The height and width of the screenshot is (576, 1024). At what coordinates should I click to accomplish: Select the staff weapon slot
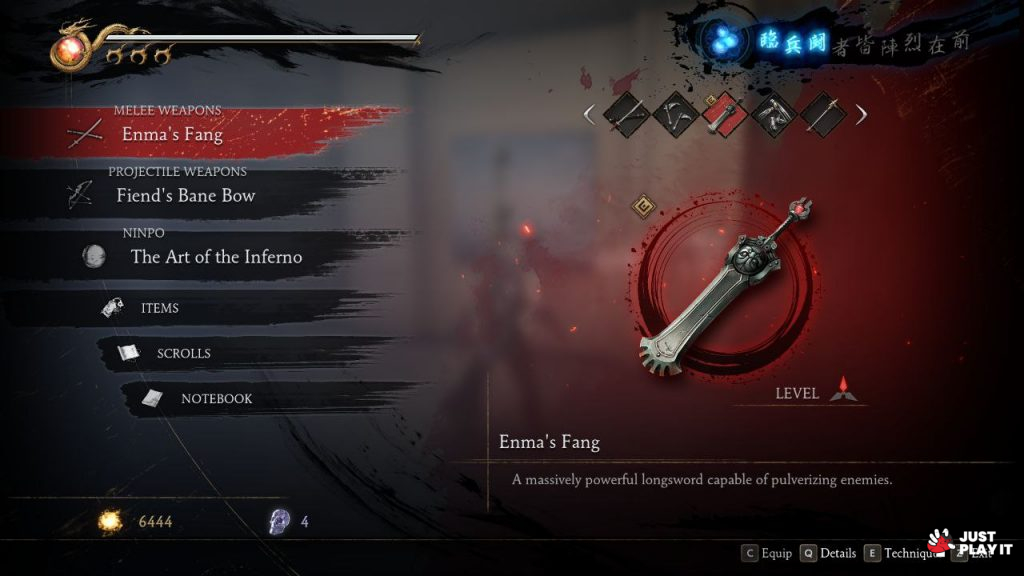pos(822,115)
